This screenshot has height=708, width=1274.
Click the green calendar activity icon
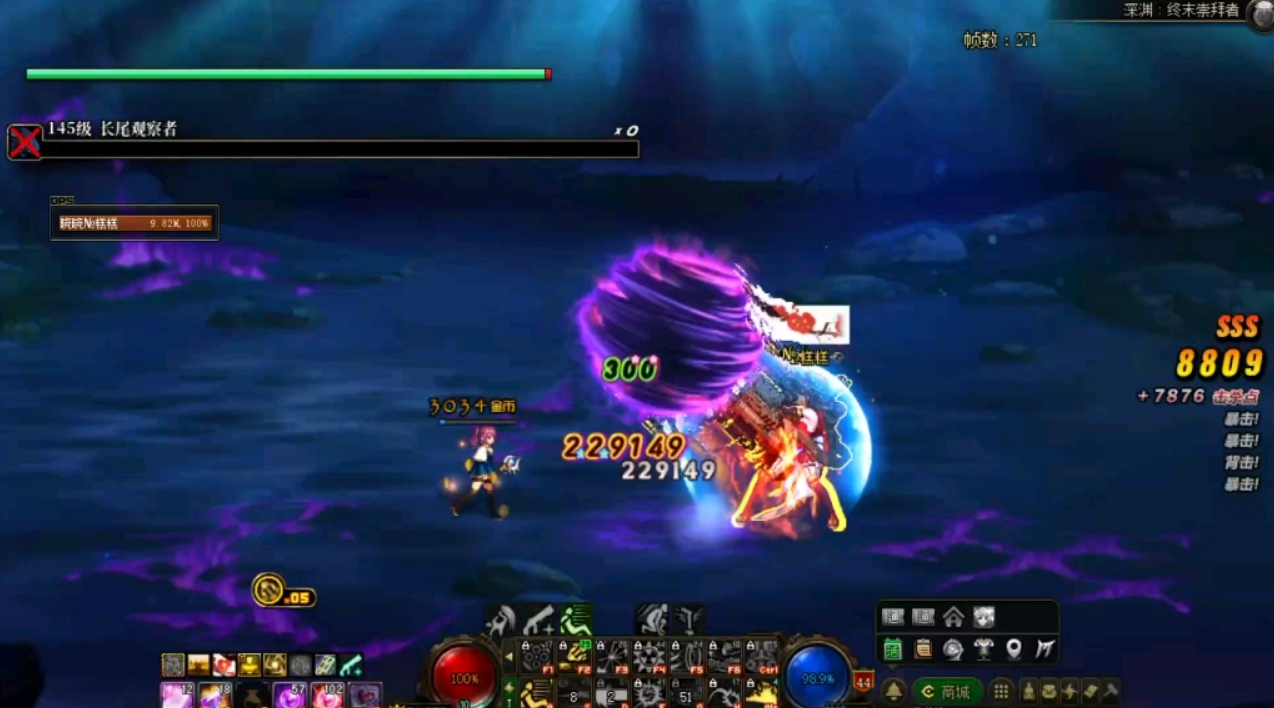pyautogui.click(x=893, y=649)
